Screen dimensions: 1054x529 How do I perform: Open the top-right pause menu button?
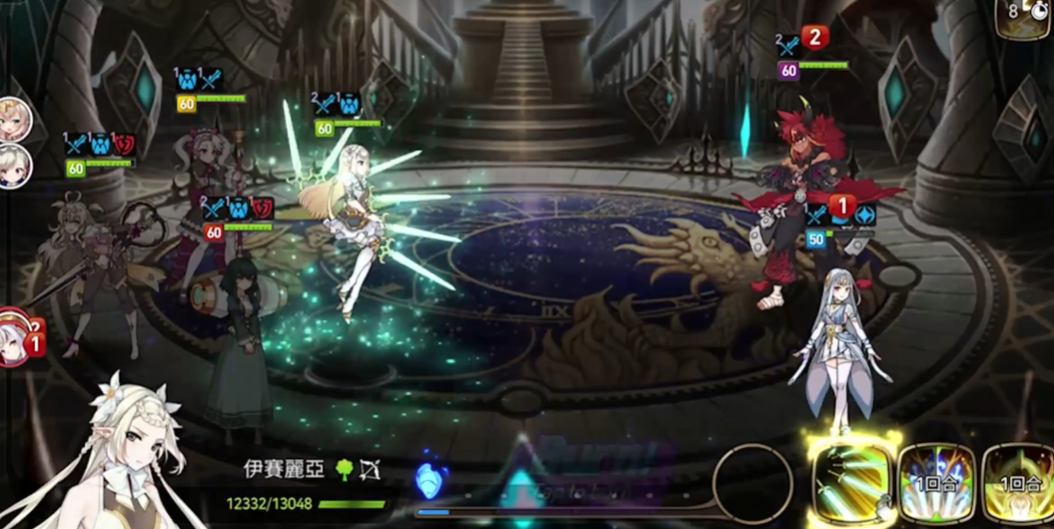pyautogui.click(x=1025, y=18)
